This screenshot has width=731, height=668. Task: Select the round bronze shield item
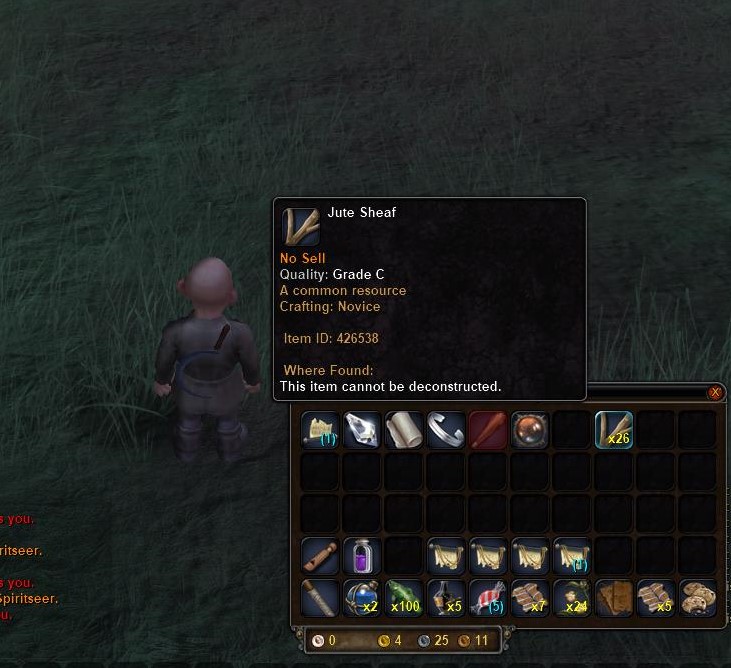529,430
